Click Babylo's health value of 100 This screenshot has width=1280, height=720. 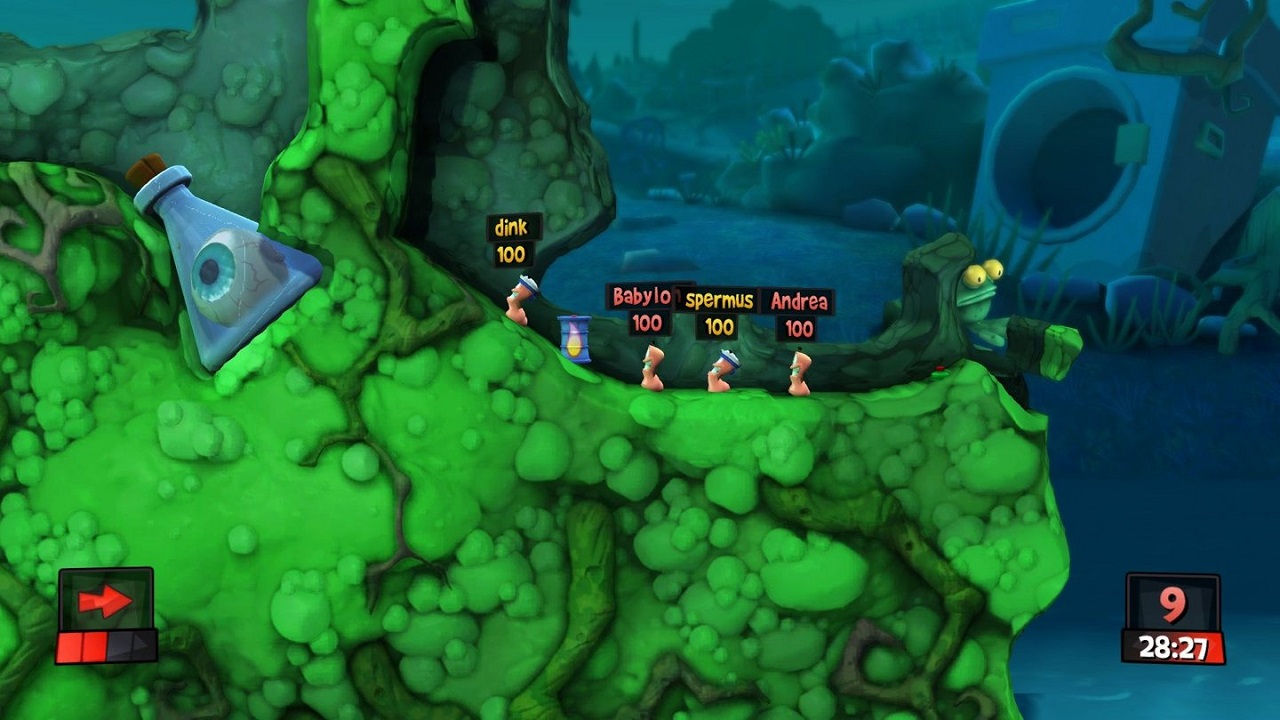pos(646,325)
